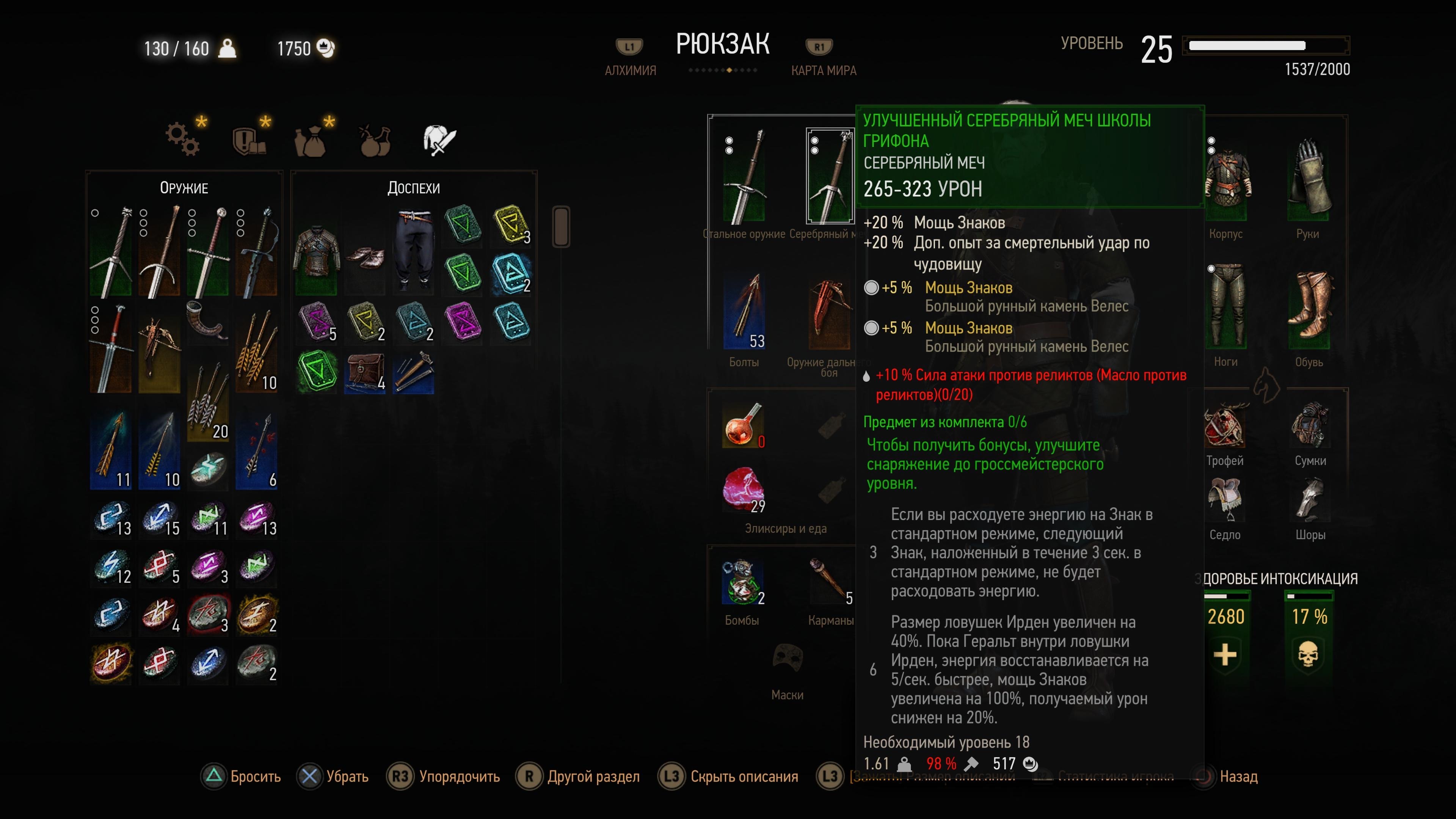Select the black trousers in armor grid
This screenshot has width=1456, height=819.
pyautogui.click(x=414, y=249)
